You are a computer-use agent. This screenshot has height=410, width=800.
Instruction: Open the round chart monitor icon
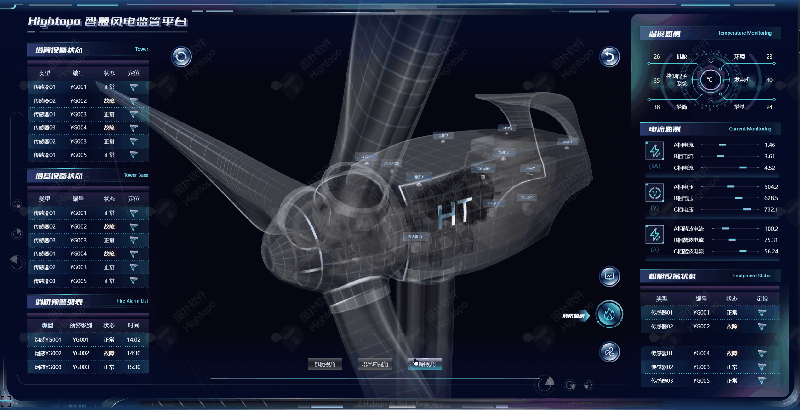click(x=609, y=275)
